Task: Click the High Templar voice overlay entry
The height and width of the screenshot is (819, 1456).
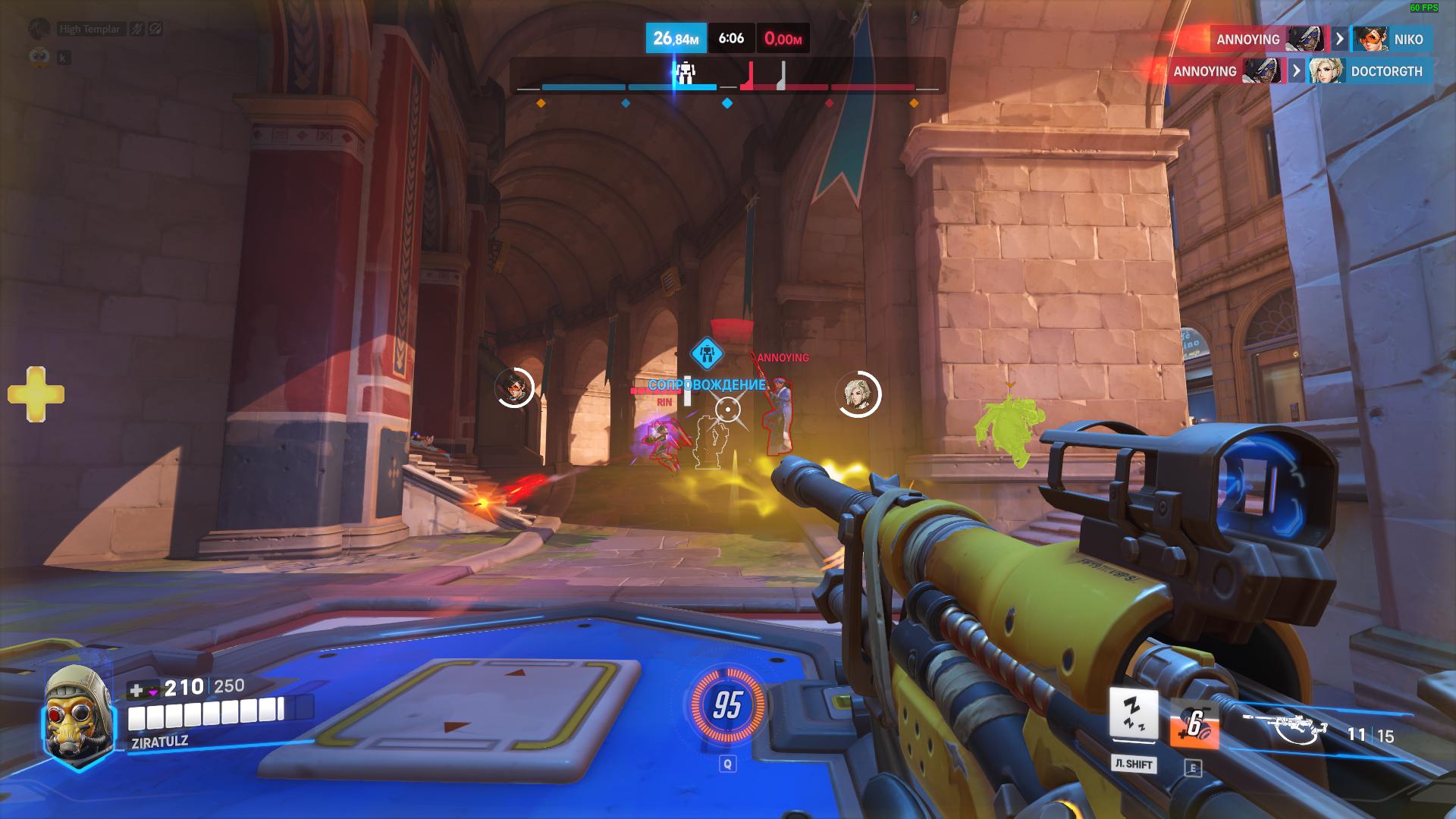Action: pyautogui.click(x=89, y=29)
